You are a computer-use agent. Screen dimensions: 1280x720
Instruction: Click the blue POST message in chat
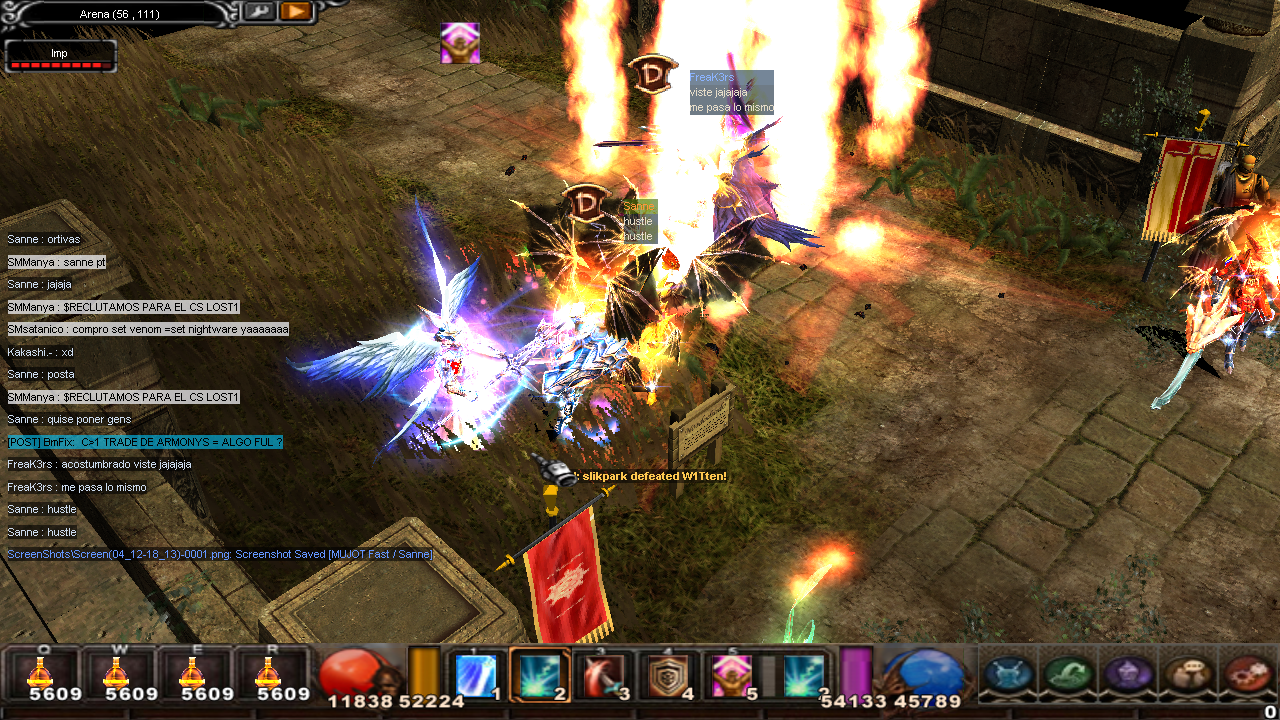coord(145,442)
